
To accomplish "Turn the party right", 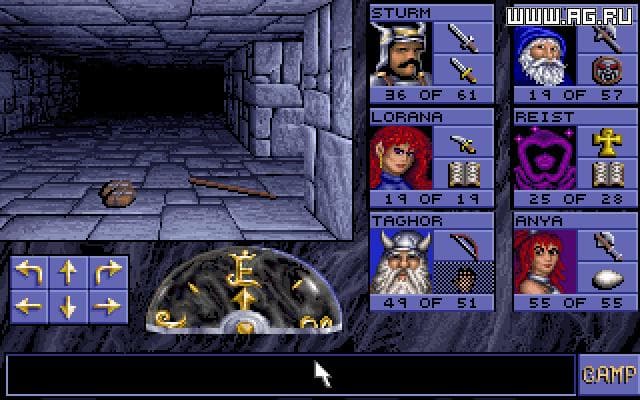I will click(x=107, y=271).
